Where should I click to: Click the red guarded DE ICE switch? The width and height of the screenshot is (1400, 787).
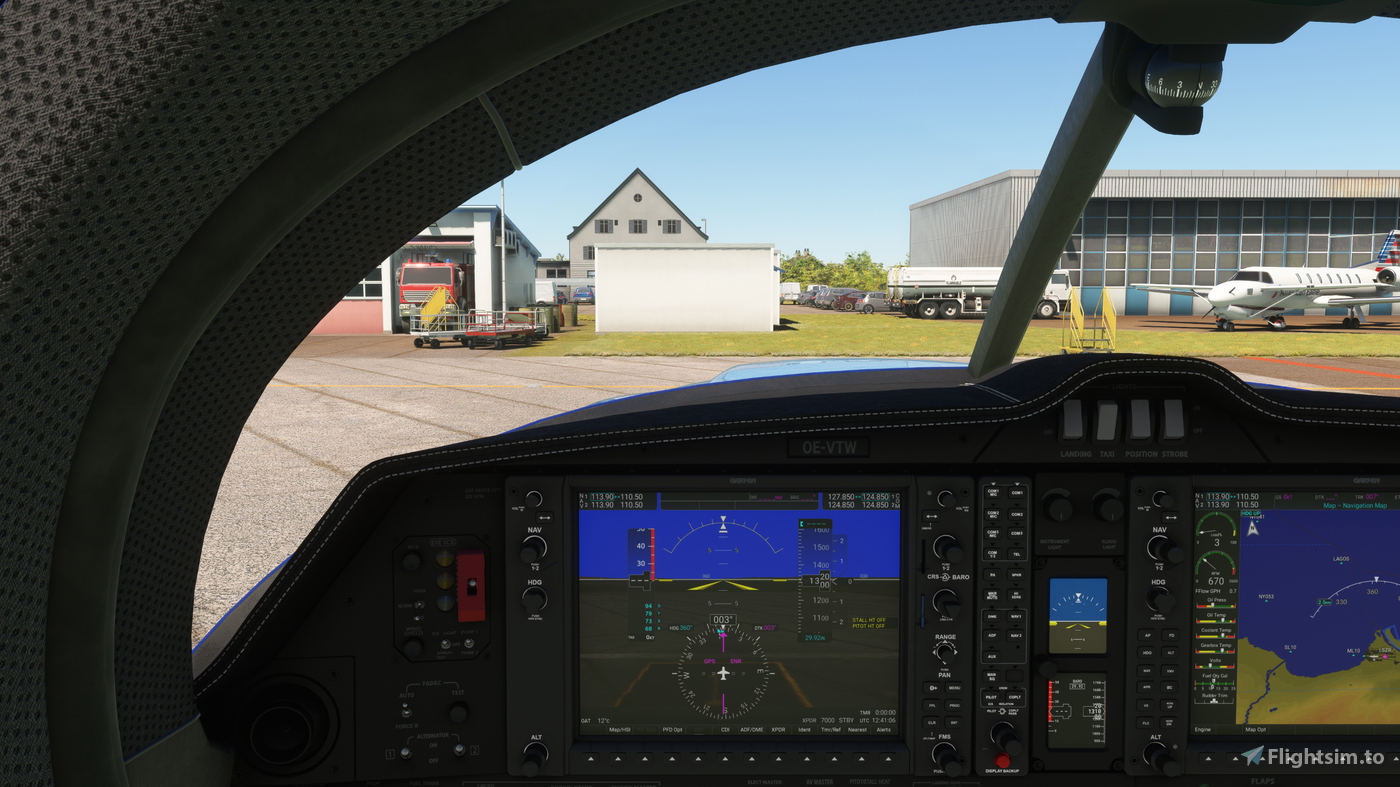(472, 584)
